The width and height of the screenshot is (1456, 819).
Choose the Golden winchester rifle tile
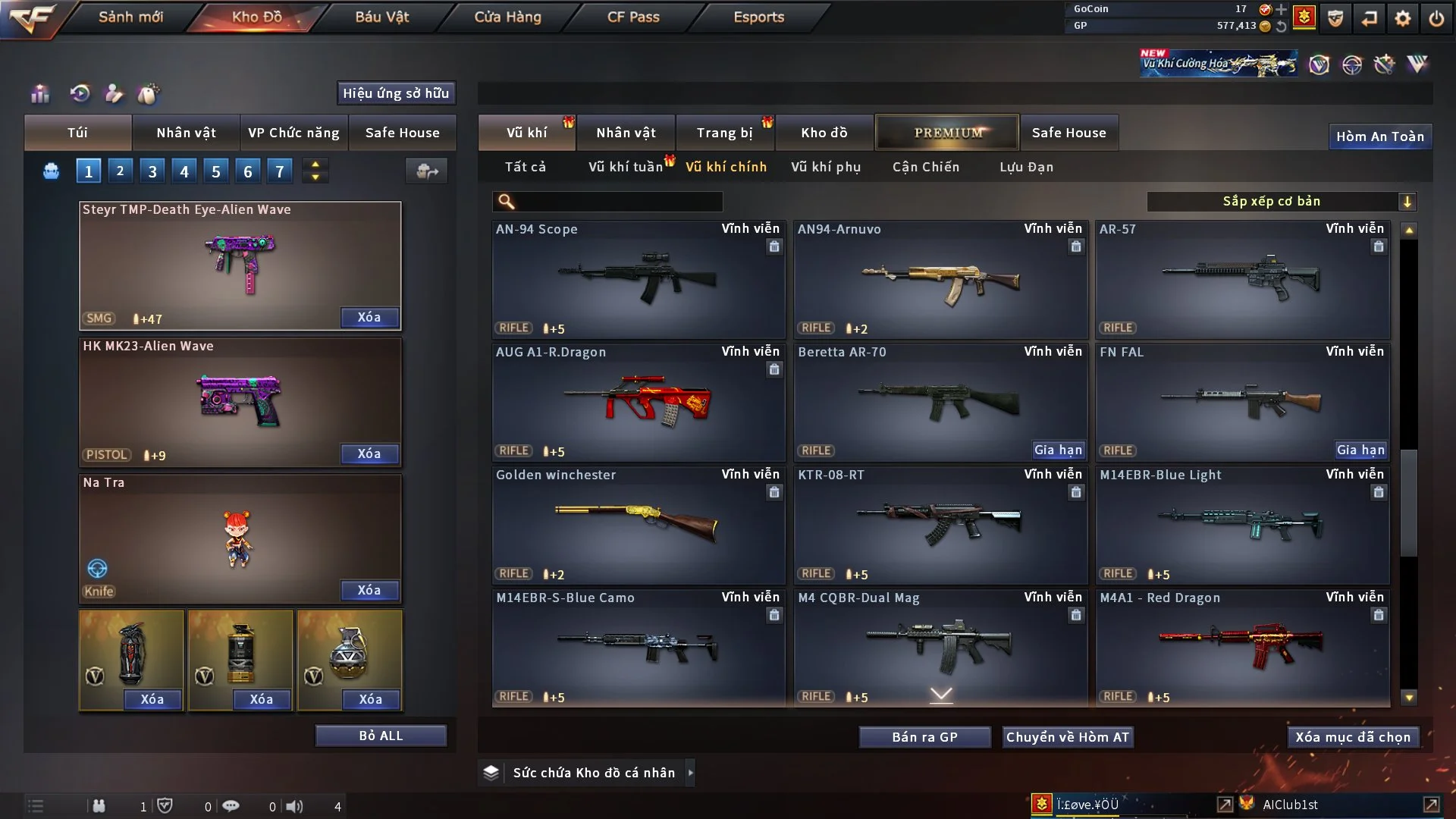638,525
